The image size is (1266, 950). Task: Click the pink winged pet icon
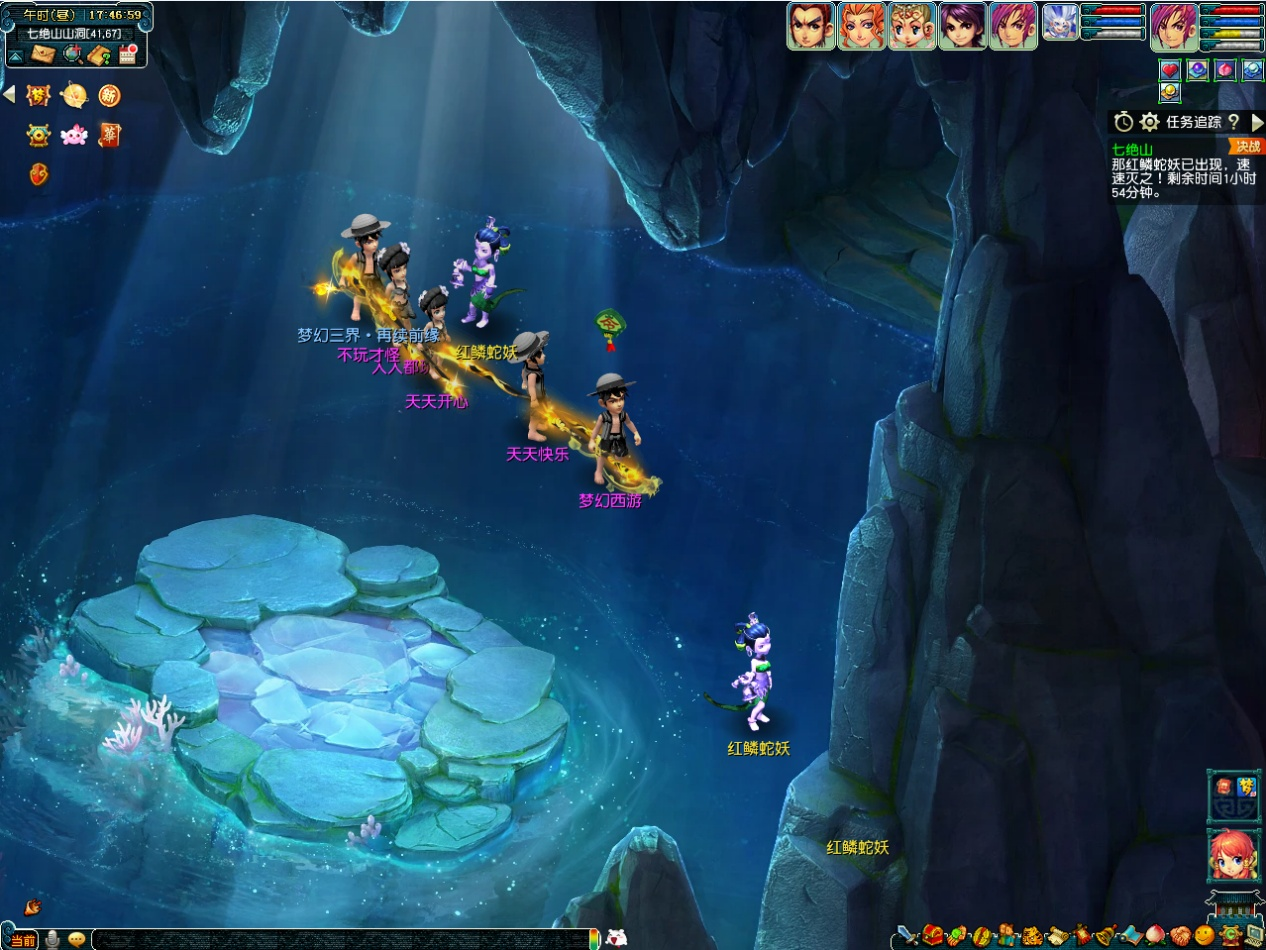[74, 136]
